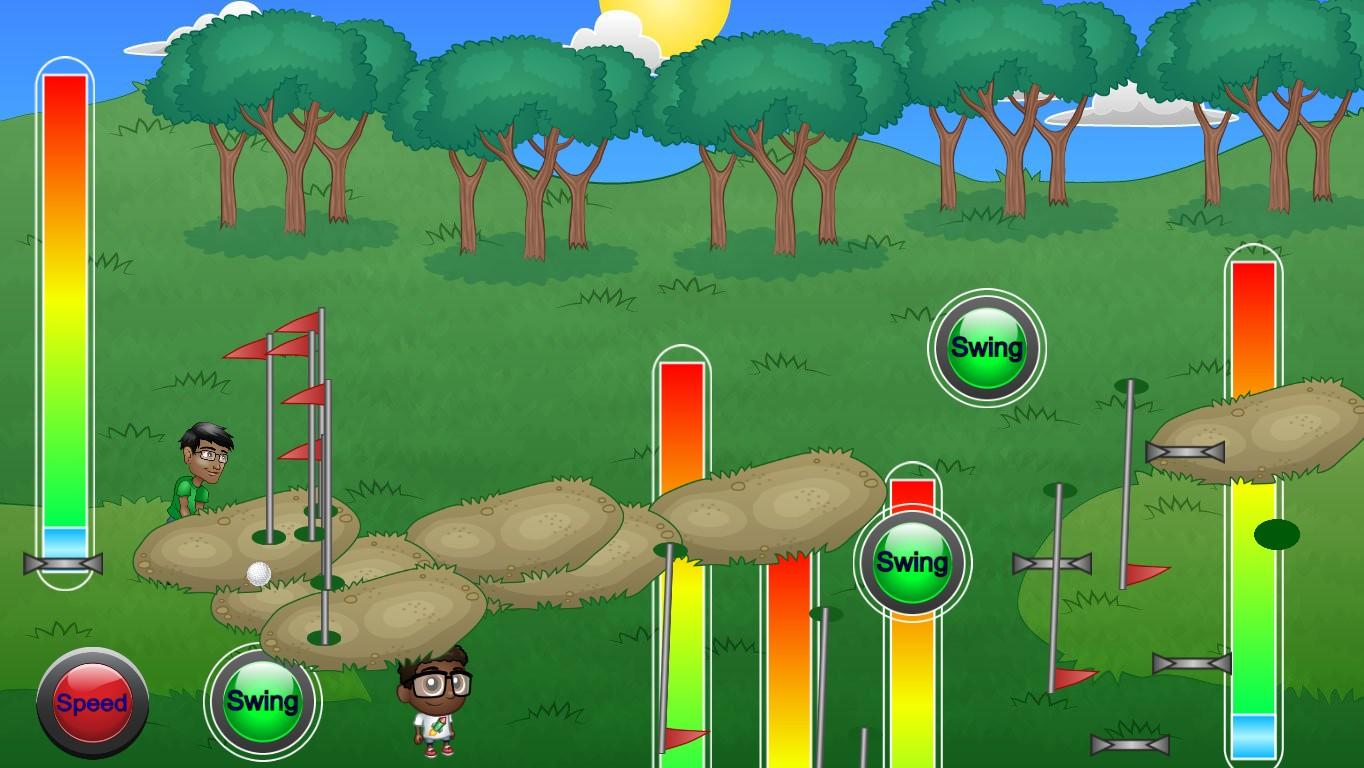Click the red Speed button

click(x=92, y=703)
